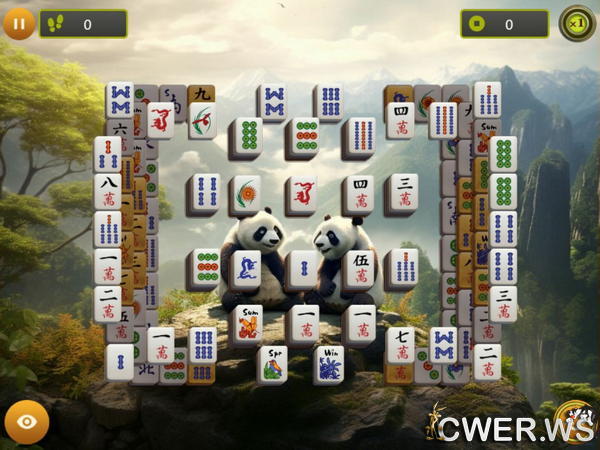Click the x1 multiplier badge
The height and width of the screenshot is (450, 600).
coord(577,23)
